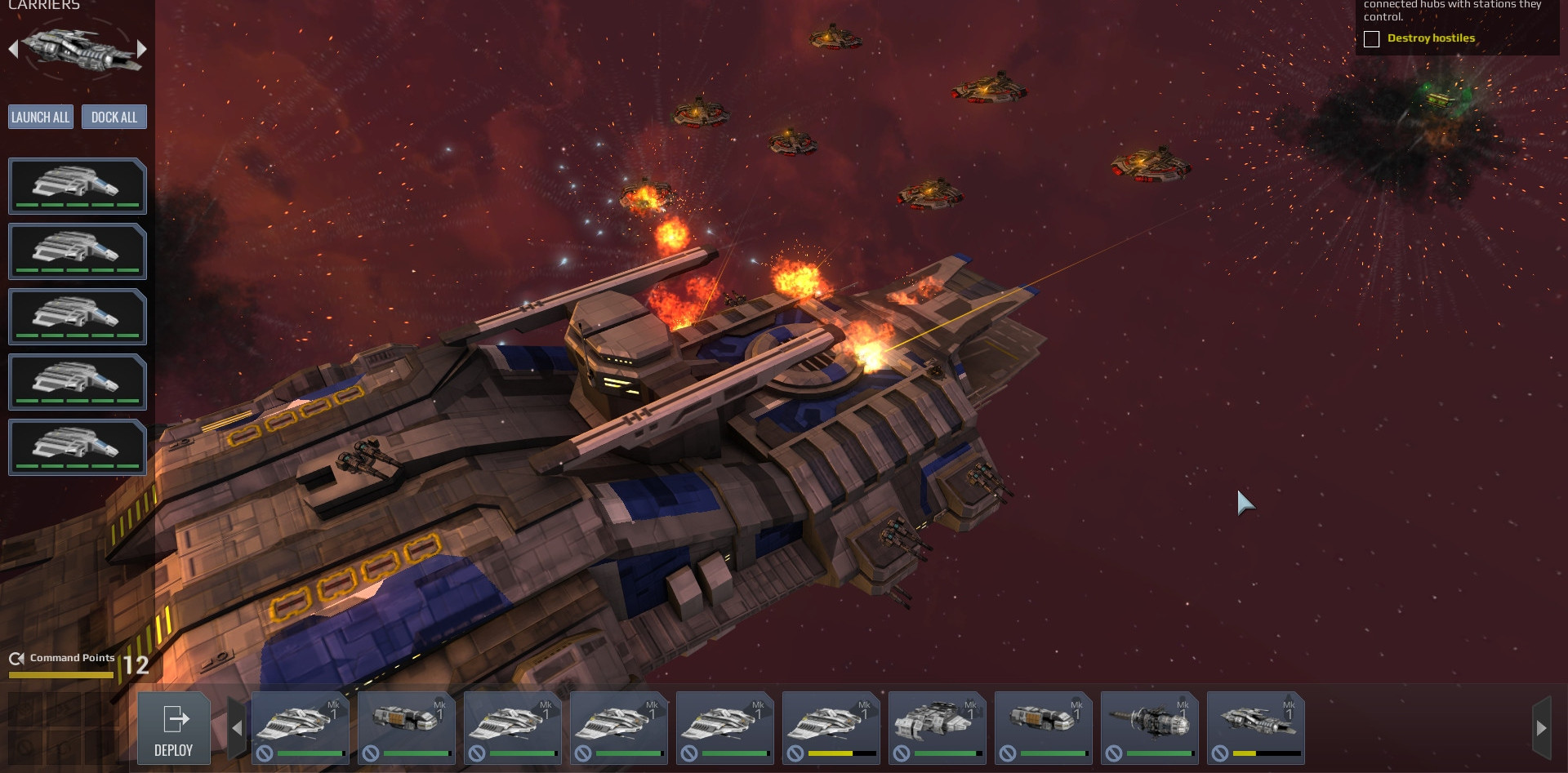Image resolution: width=1568 pixels, height=773 pixels.
Task: Show earlier ships in the fleet bar
Action: [237, 727]
